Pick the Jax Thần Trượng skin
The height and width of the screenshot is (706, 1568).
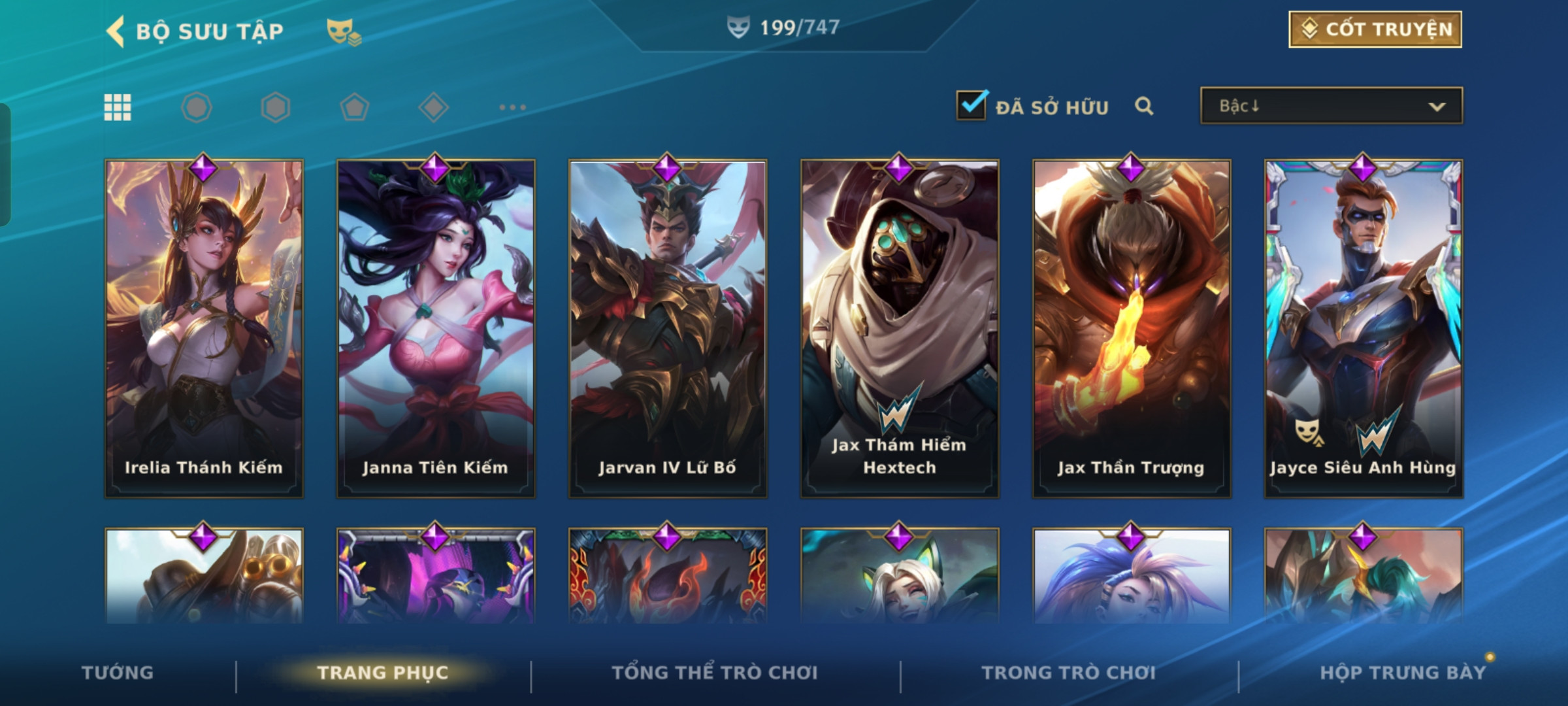(x=1132, y=328)
